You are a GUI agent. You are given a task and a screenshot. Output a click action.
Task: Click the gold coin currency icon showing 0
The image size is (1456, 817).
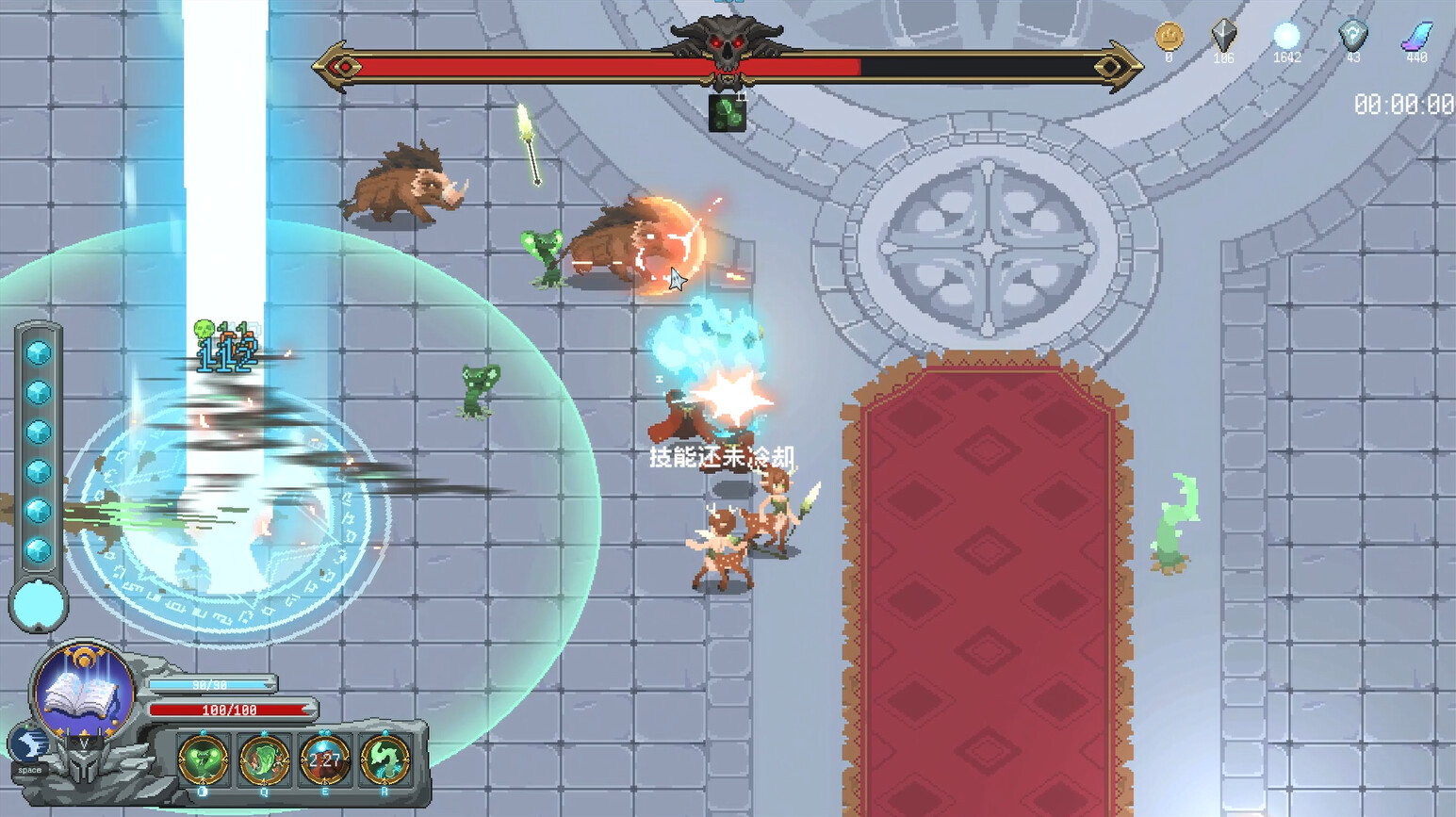coord(1169,38)
